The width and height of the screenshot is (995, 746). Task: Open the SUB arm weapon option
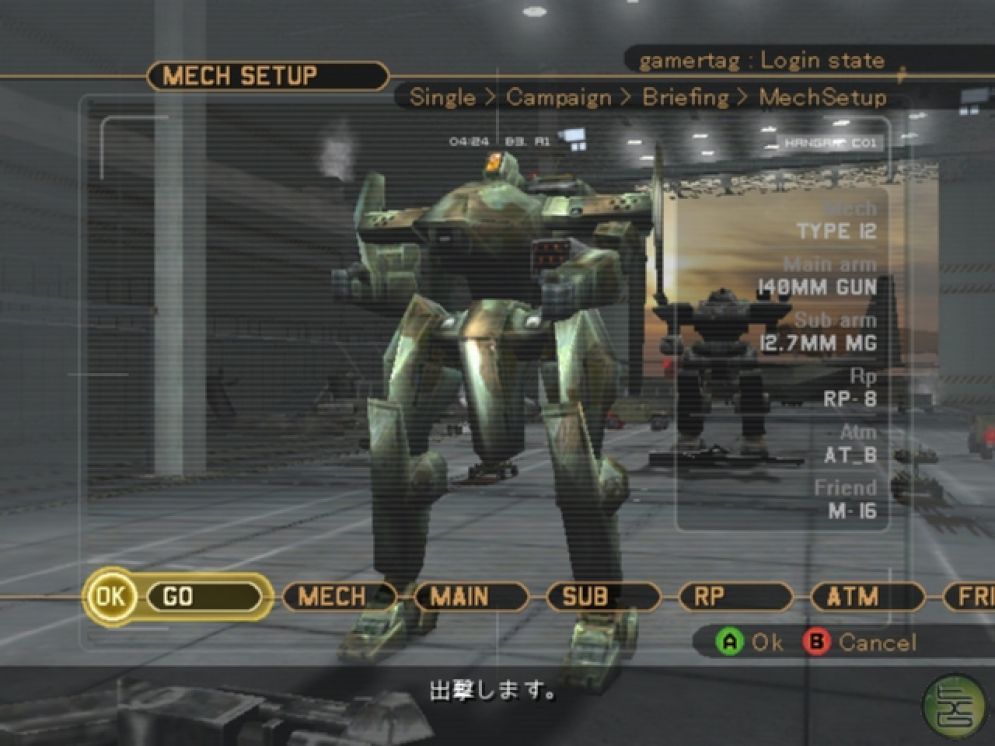[x=585, y=597]
